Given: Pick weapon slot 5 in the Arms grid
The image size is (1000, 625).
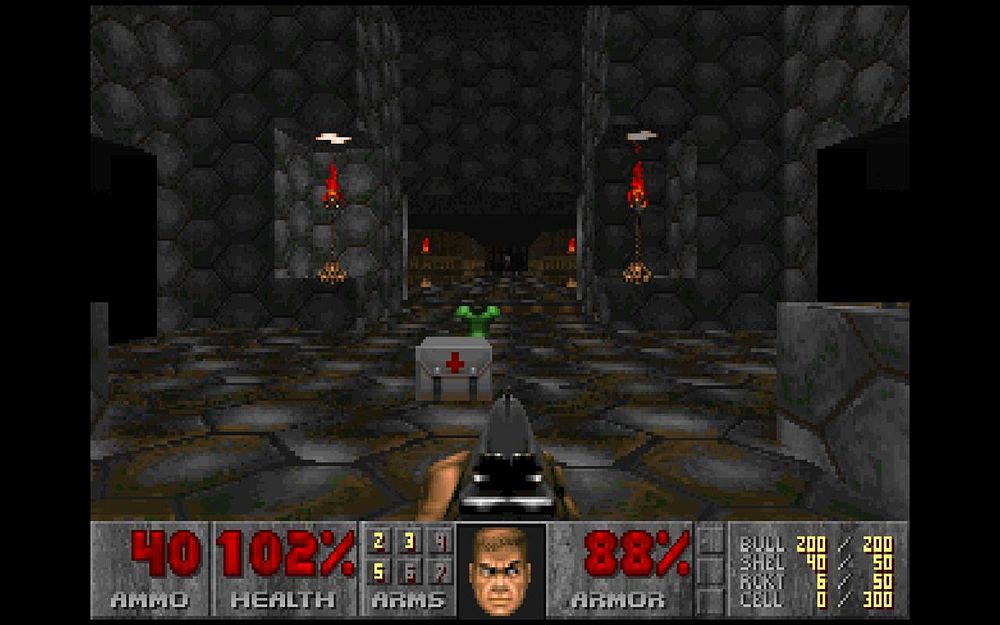Looking at the screenshot, I should [x=378, y=572].
